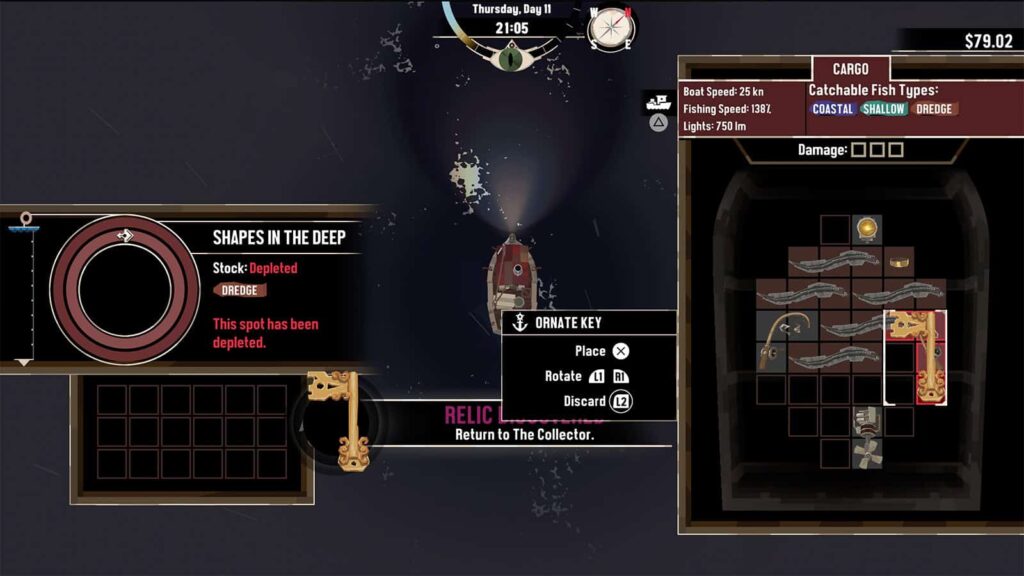Open the Cargo tab header

849,69
